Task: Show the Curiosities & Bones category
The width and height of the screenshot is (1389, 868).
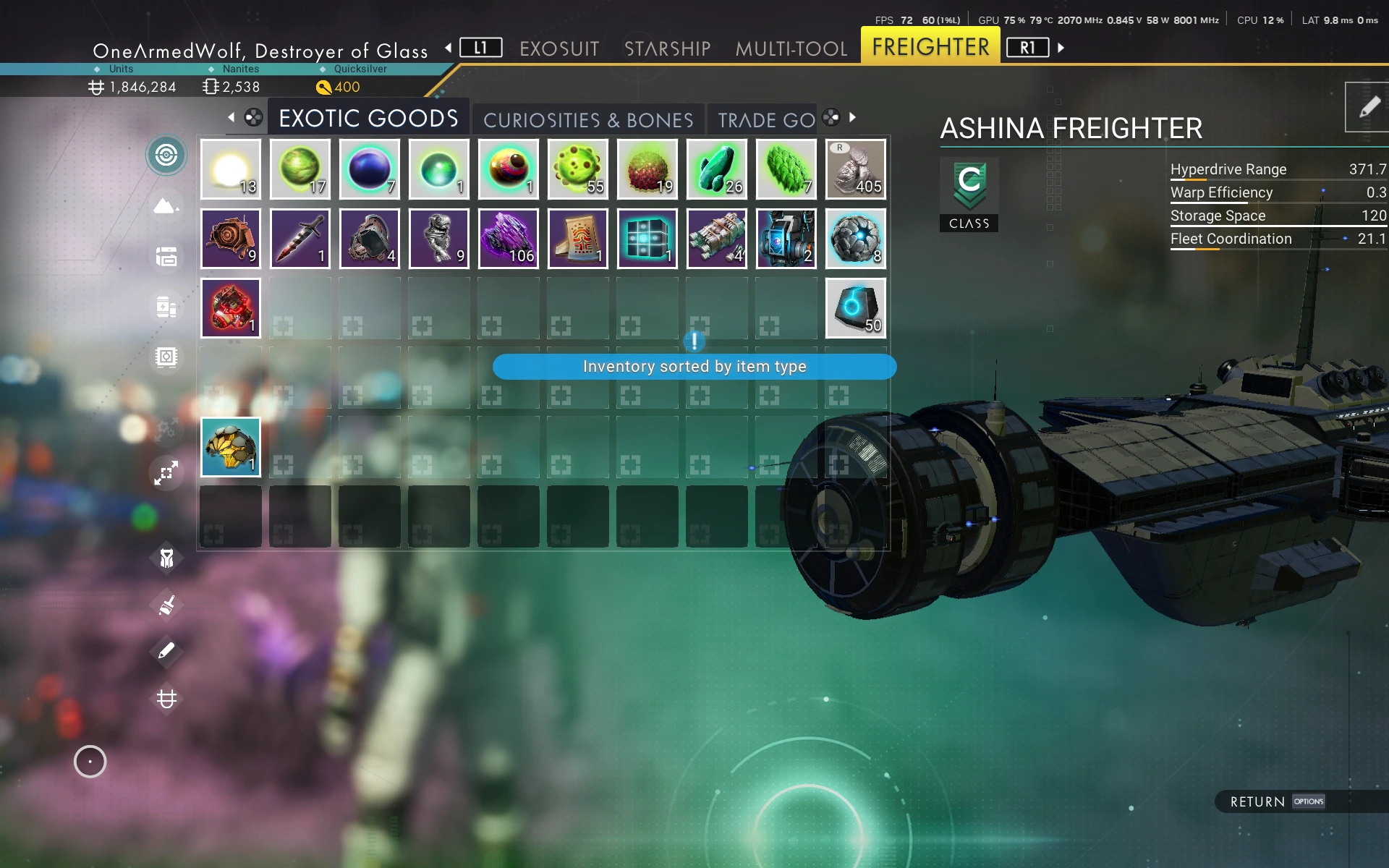Action: pyautogui.click(x=588, y=120)
